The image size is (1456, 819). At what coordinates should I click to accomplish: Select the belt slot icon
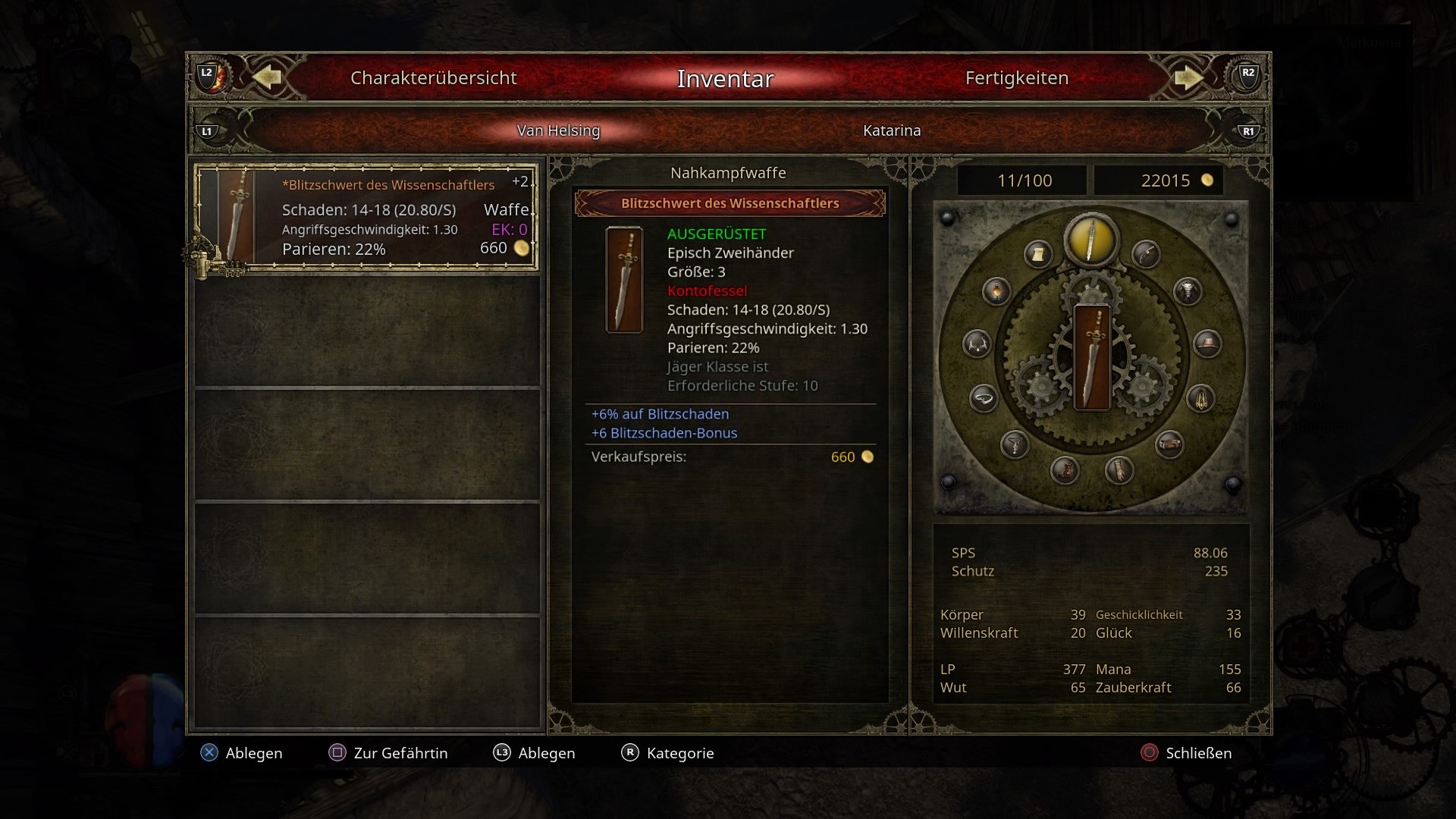pos(1169,443)
